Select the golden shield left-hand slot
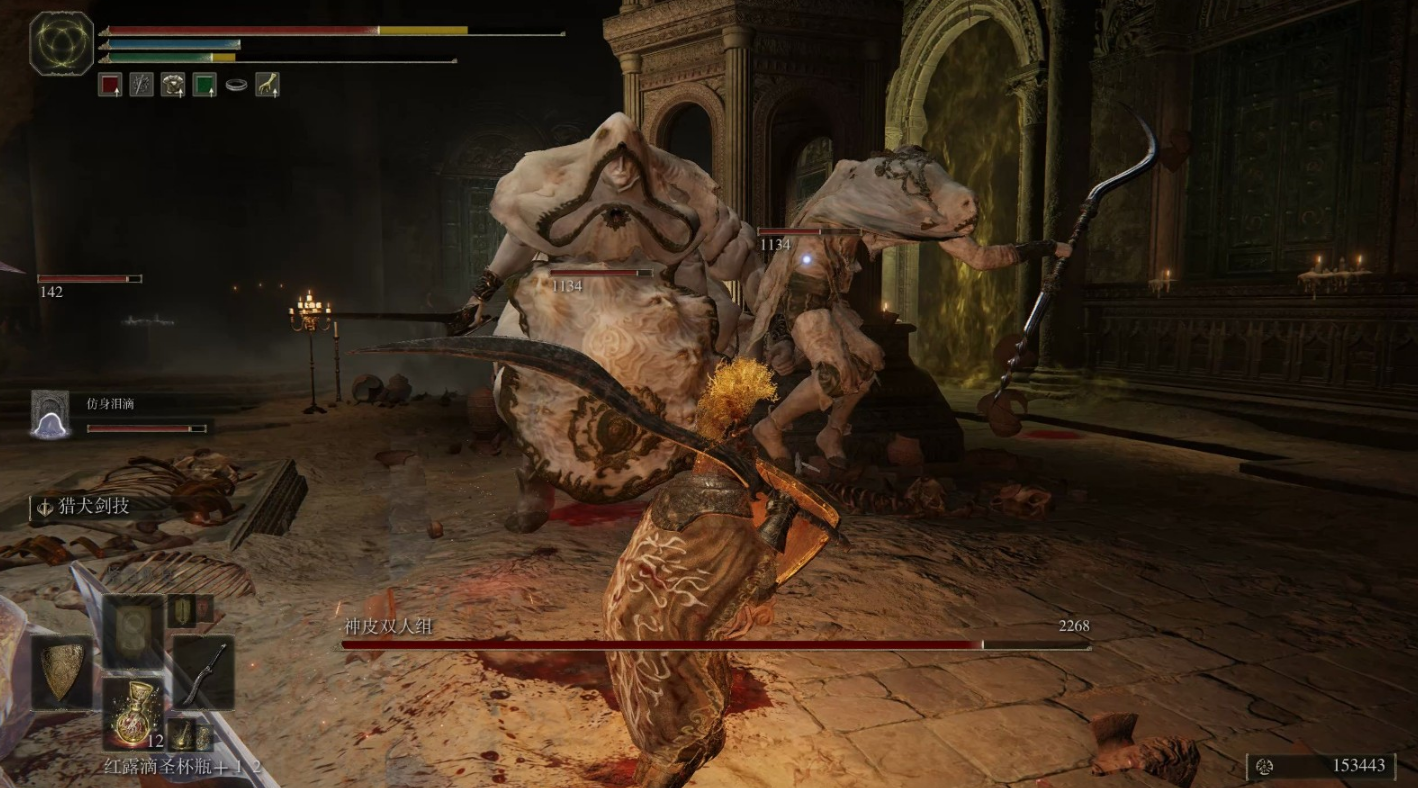The image size is (1418, 788). click(62, 671)
